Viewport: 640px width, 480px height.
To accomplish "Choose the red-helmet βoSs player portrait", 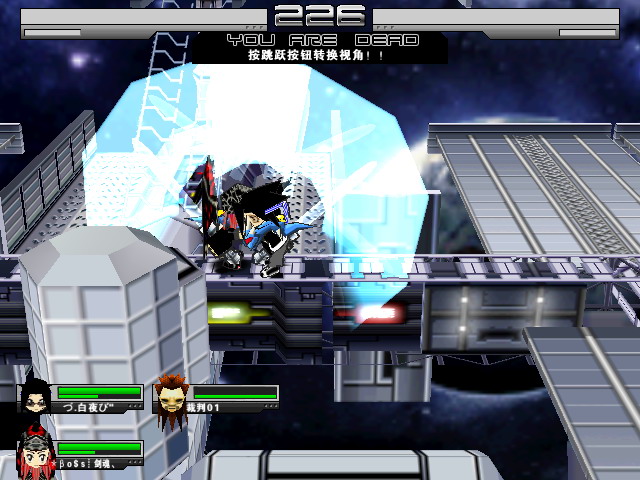I will coord(35,453).
